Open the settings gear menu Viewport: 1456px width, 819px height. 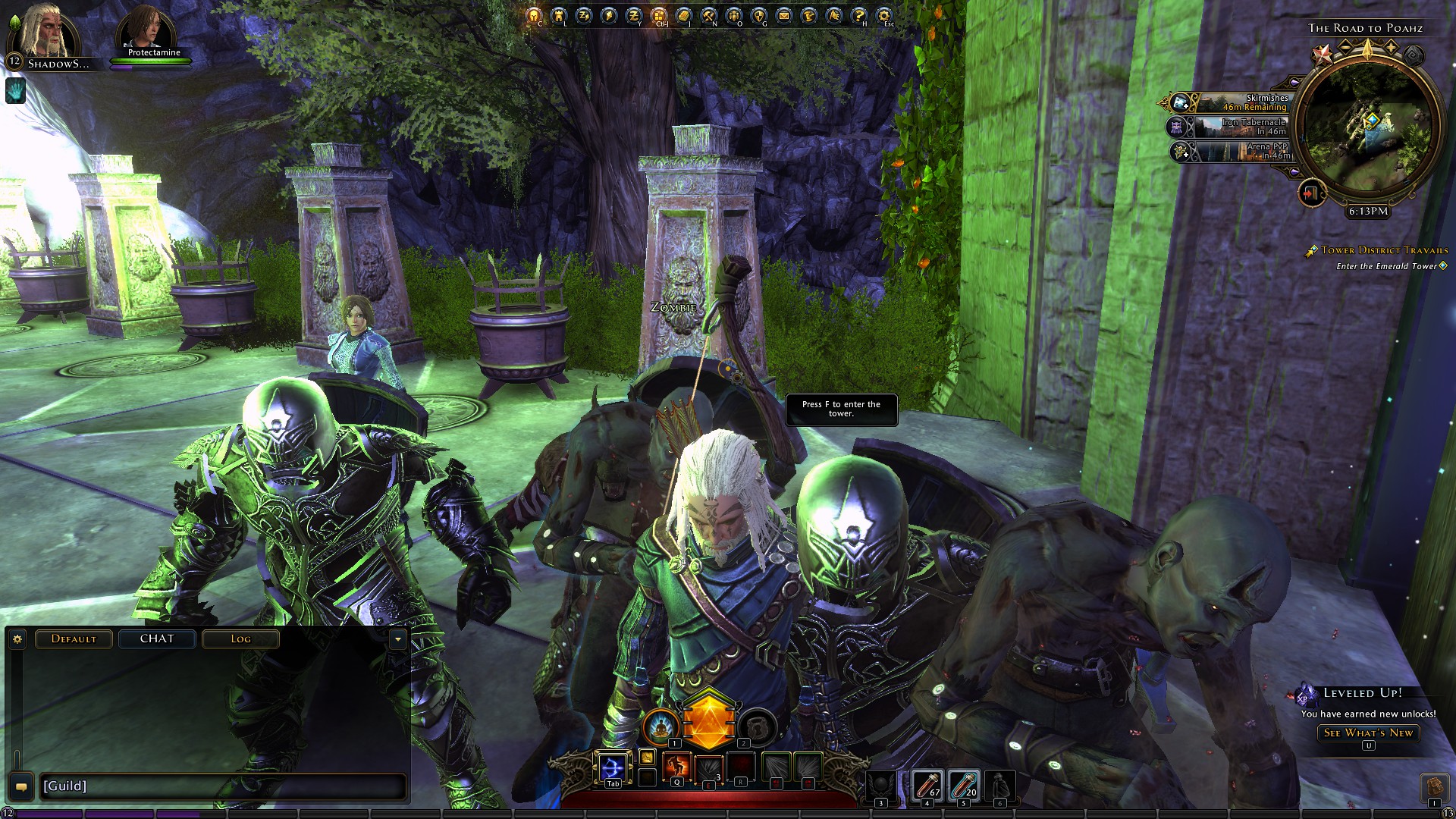(883, 15)
